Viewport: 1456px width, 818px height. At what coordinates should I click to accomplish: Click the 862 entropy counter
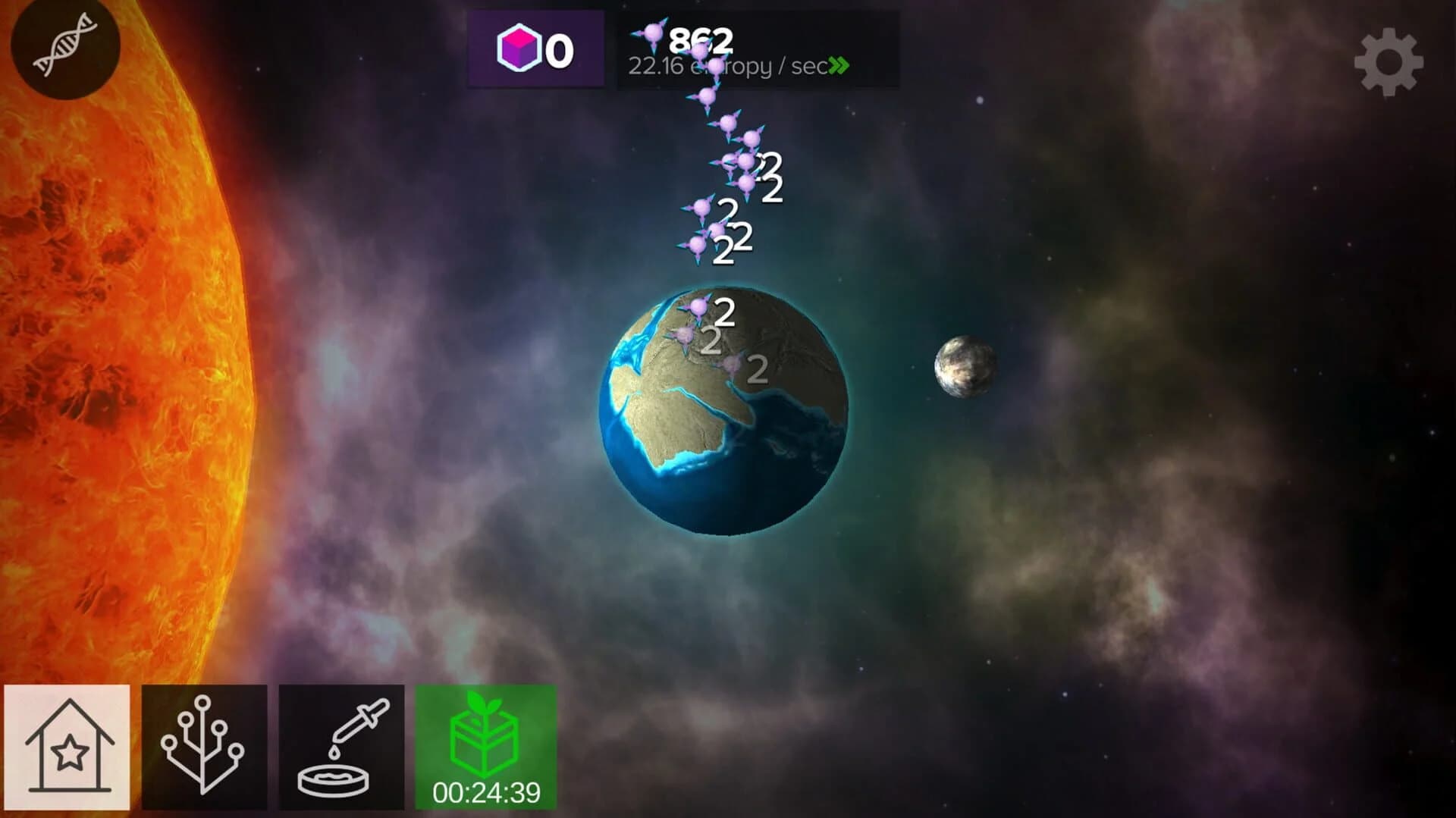pos(701,39)
